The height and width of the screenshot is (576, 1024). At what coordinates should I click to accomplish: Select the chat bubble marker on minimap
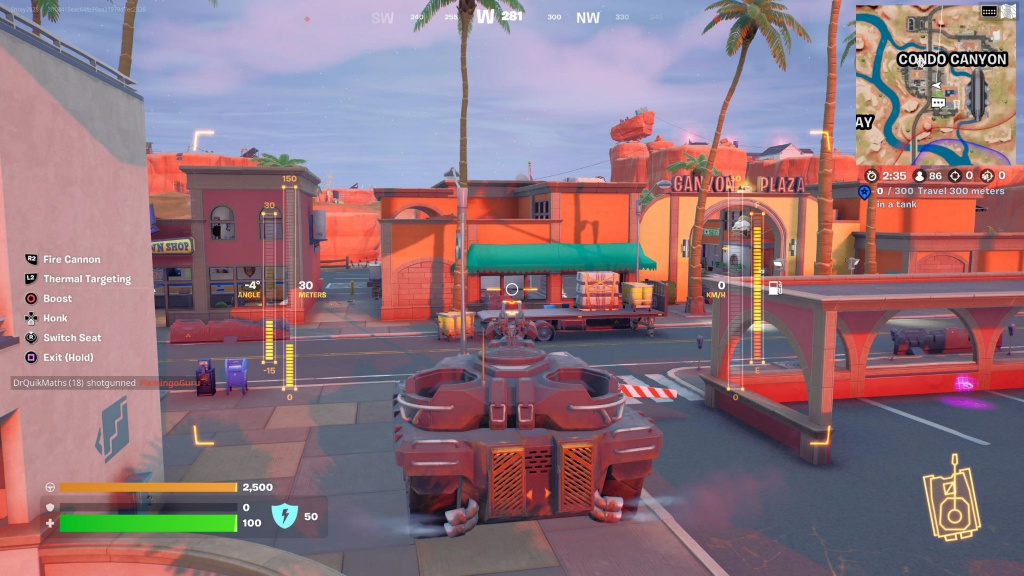[x=938, y=103]
